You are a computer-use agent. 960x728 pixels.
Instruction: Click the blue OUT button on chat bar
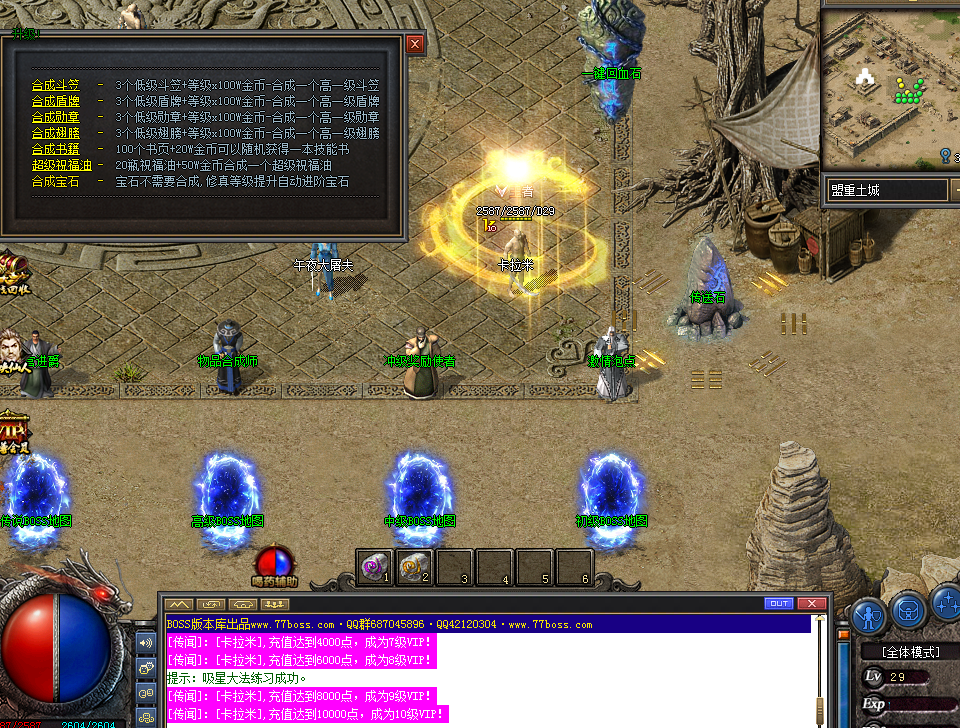point(778,604)
